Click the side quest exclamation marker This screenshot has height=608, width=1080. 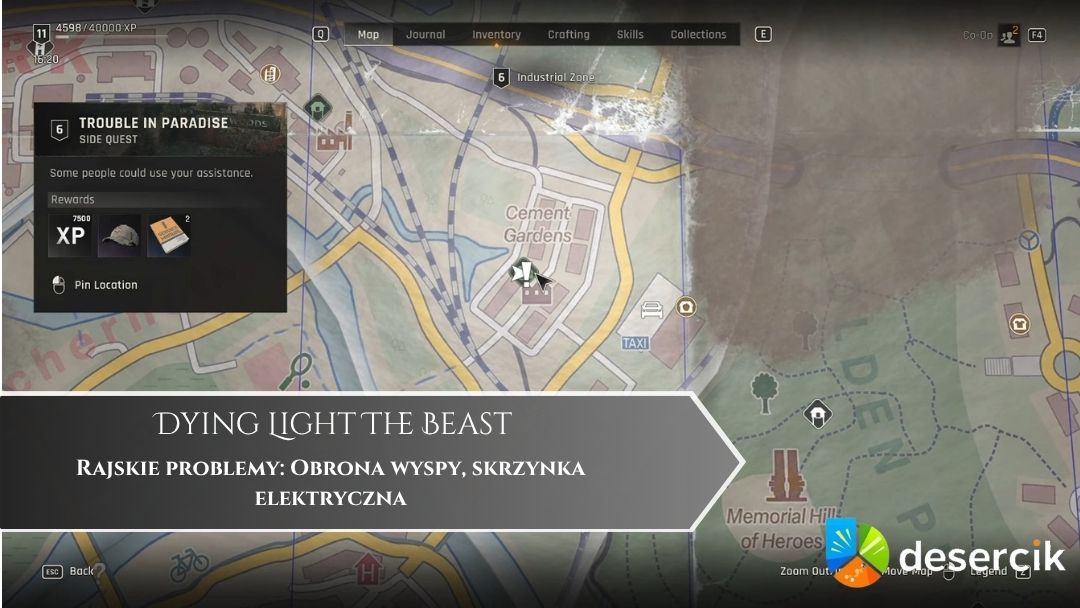(x=523, y=273)
